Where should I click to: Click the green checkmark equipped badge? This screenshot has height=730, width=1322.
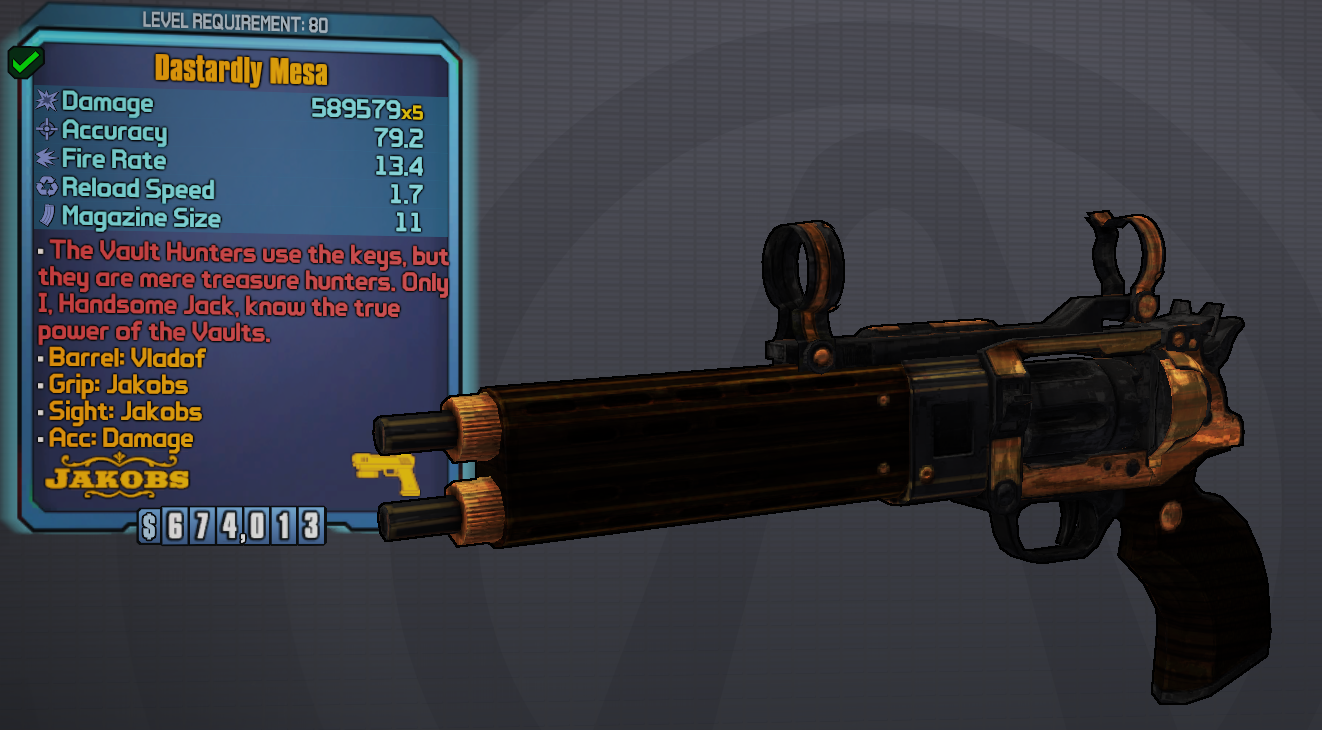(24, 63)
